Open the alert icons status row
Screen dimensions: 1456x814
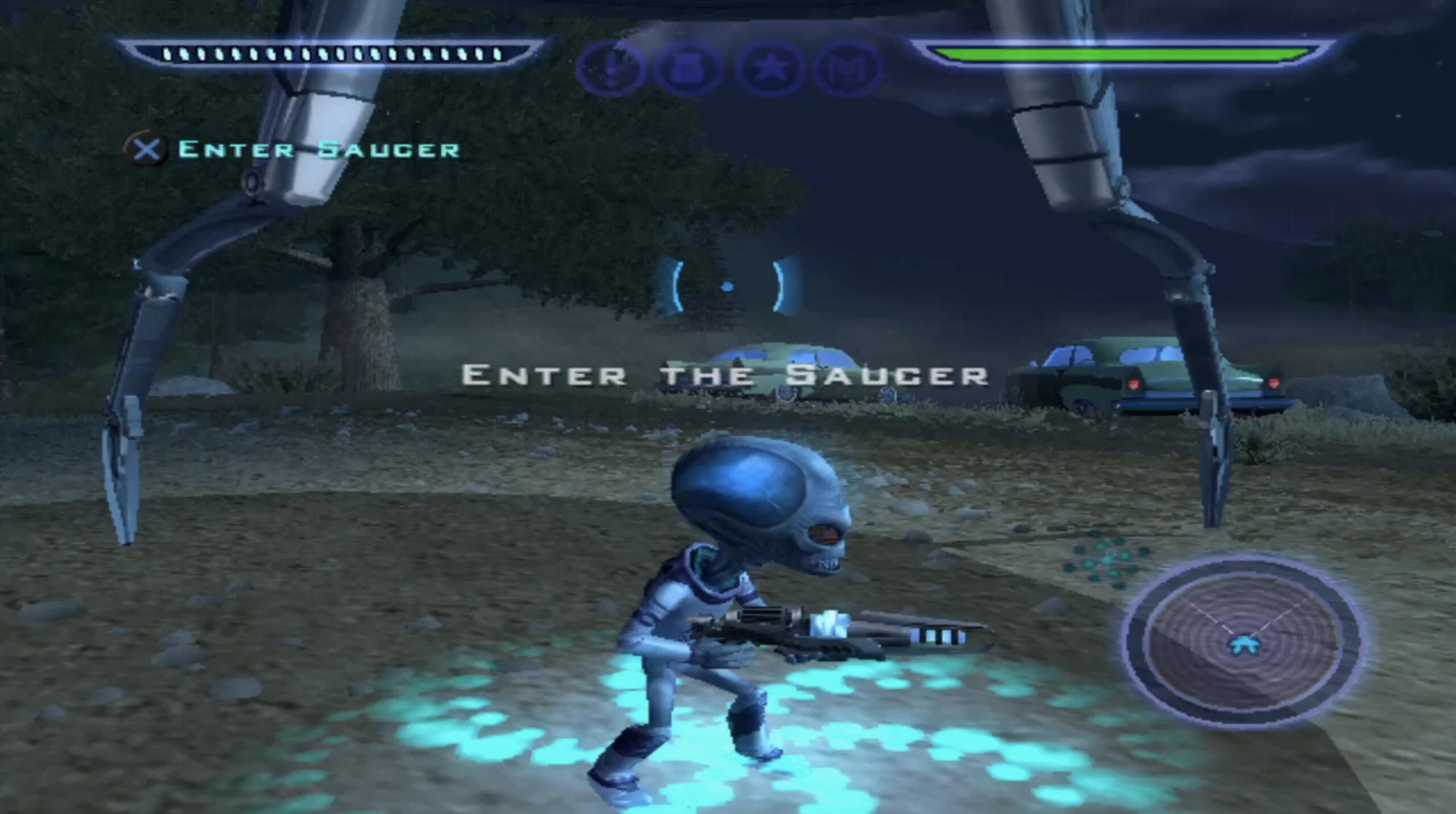732,67
